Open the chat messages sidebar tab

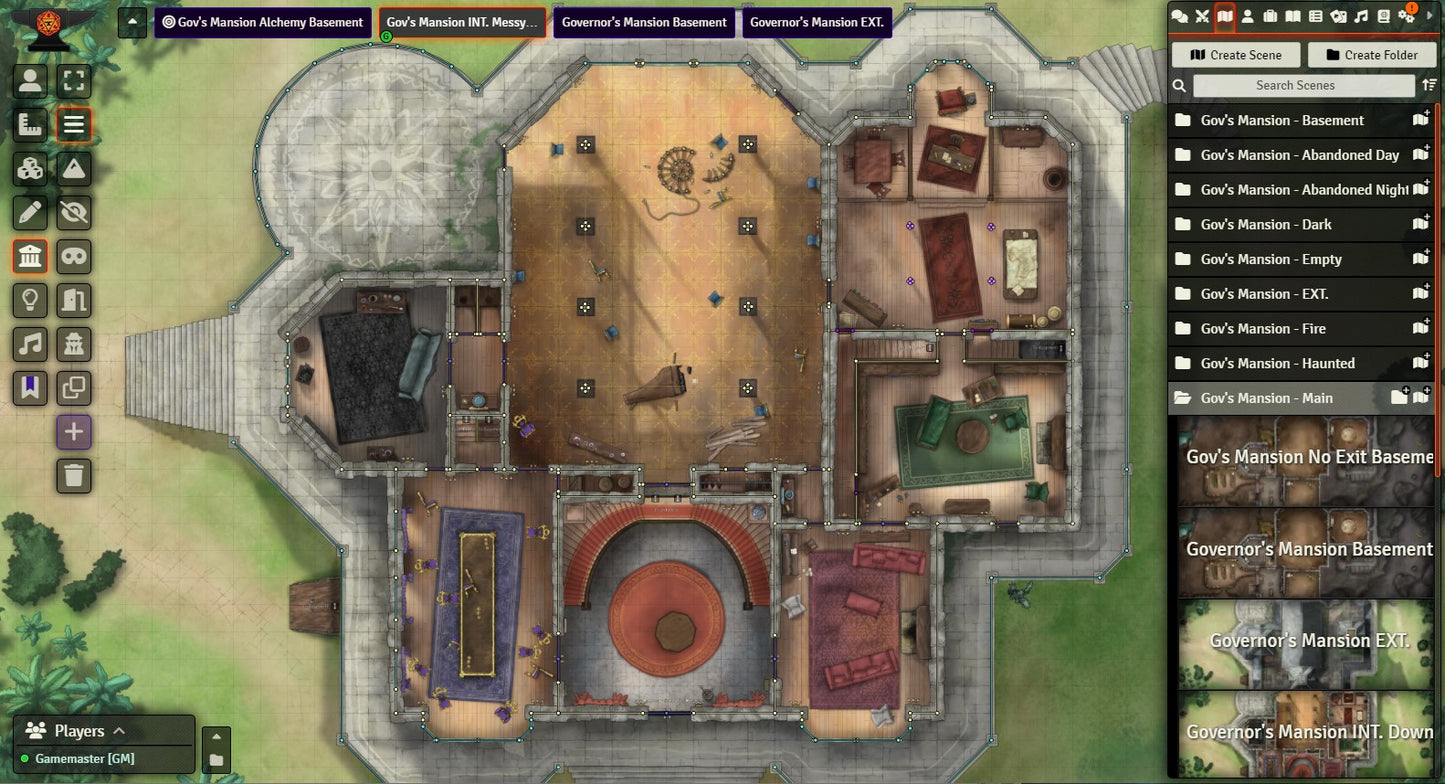[x=1180, y=16]
